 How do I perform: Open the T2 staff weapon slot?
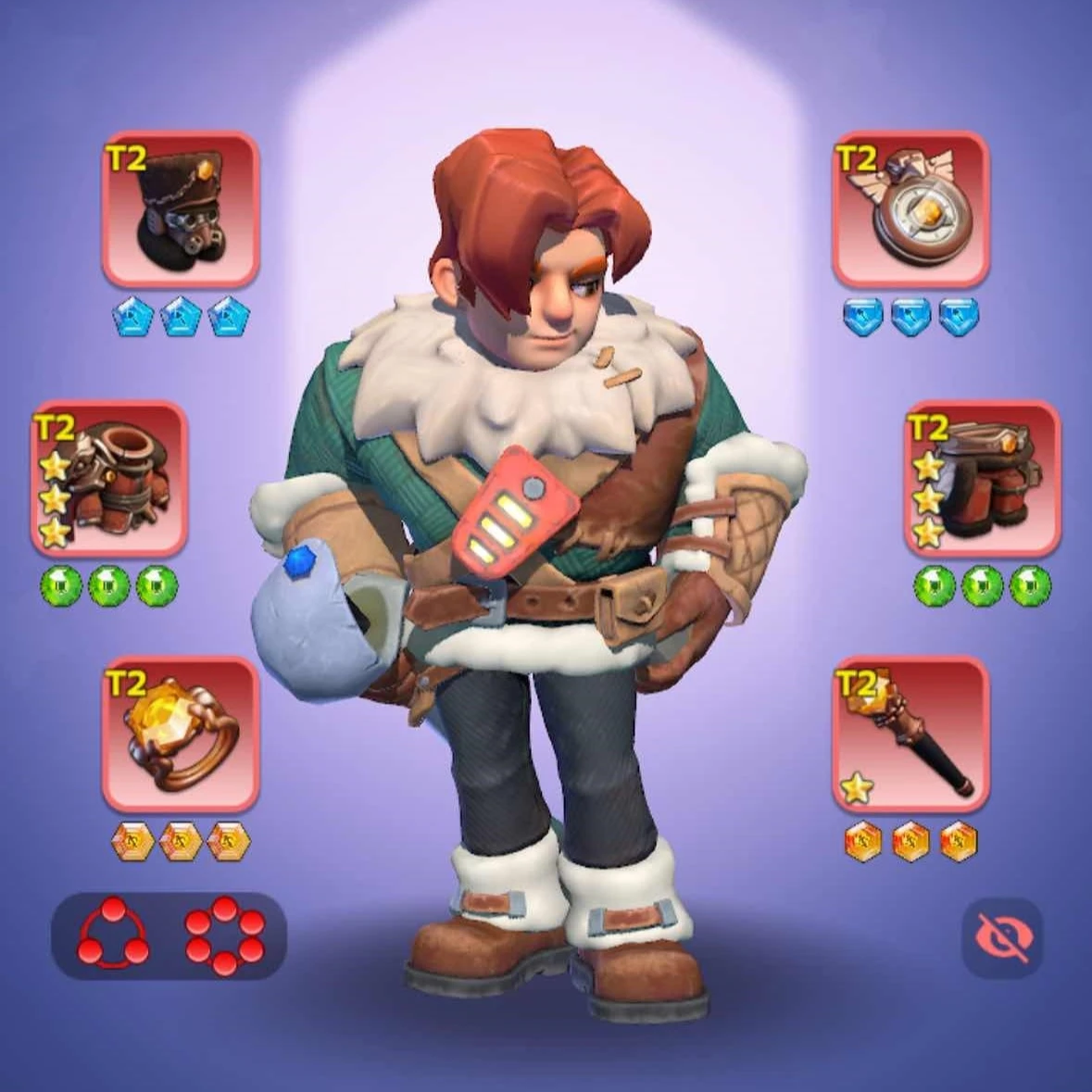click(x=910, y=734)
